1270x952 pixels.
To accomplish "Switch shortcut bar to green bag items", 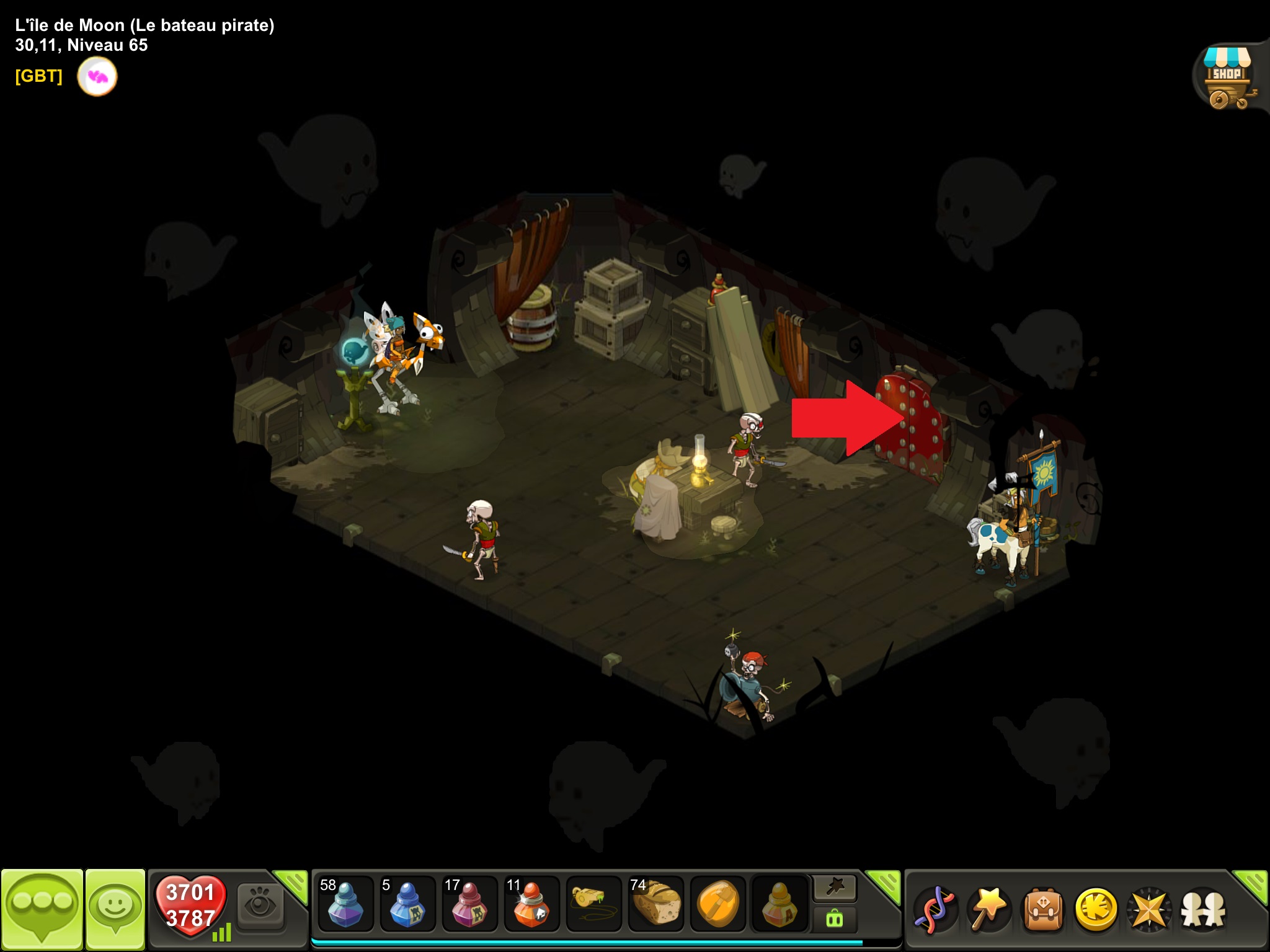I will [x=835, y=919].
